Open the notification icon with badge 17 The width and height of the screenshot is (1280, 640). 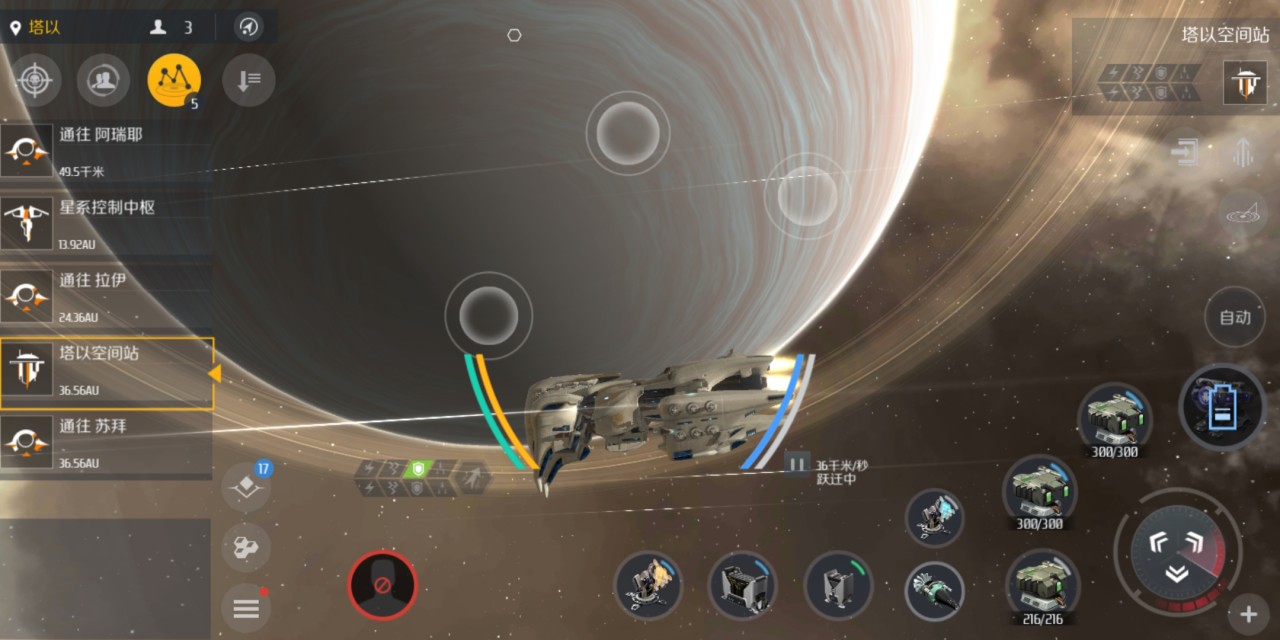click(x=246, y=487)
